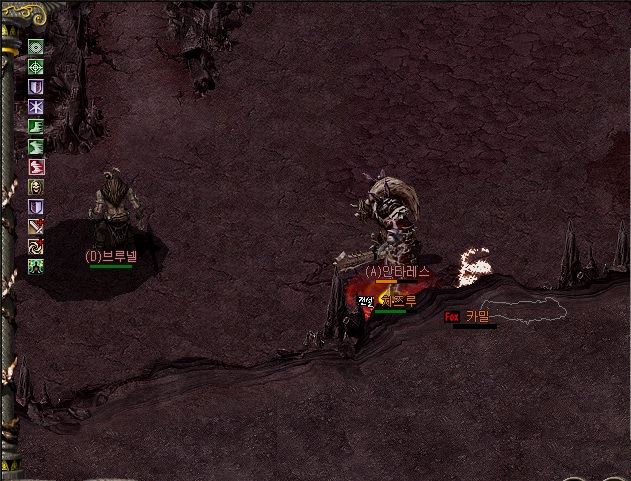Select the red boot buff icon
Viewport: 631px width, 481px height.
(36, 167)
